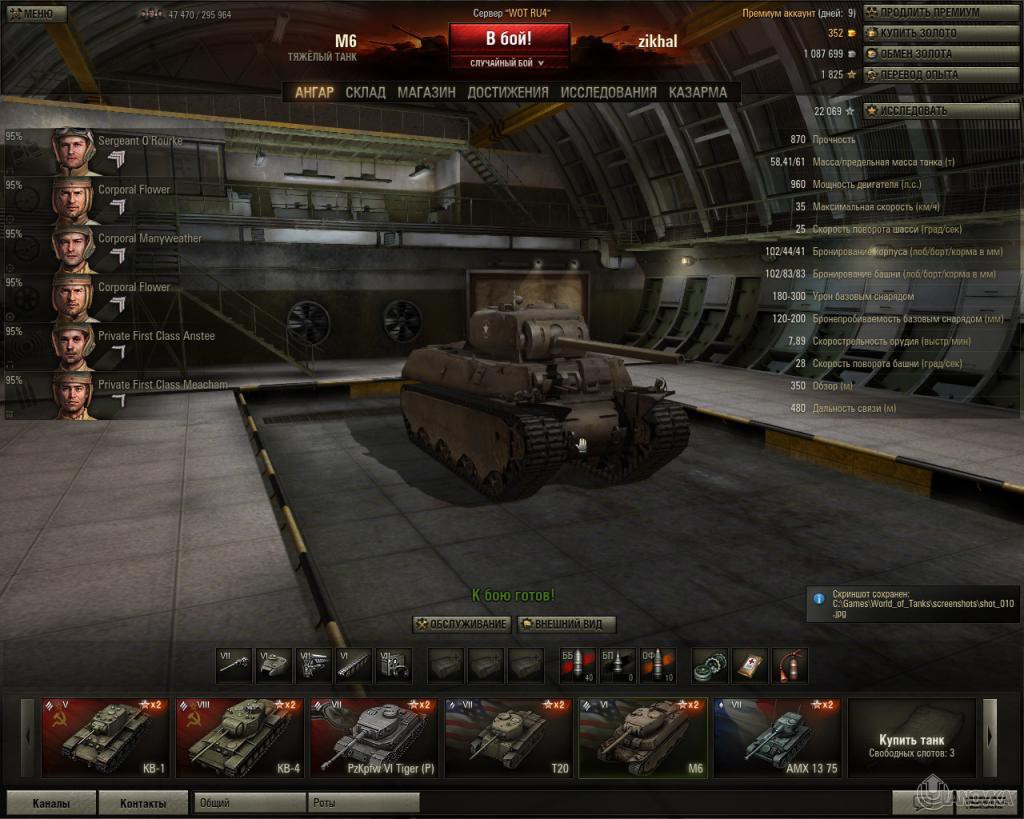
Task: Select the AMX 13 75 tank
Action: (776, 738)
